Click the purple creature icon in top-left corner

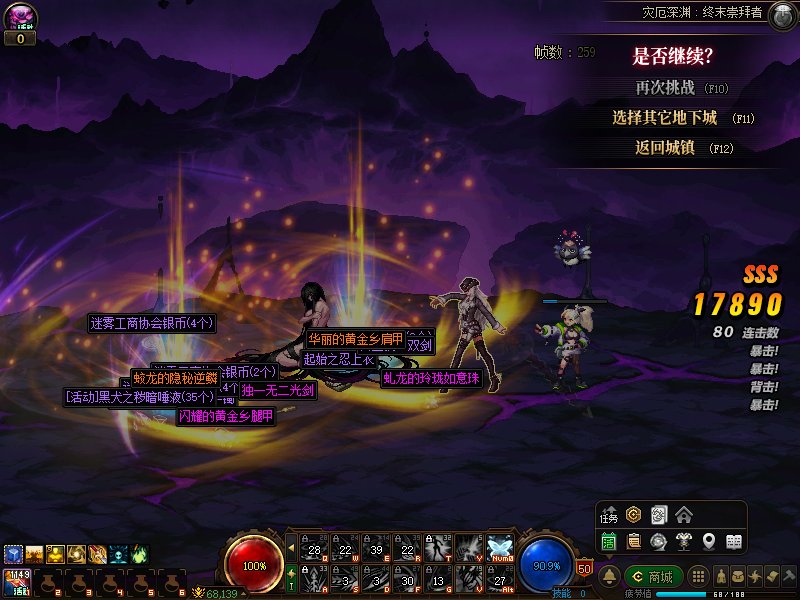click(x=20, y=17)
